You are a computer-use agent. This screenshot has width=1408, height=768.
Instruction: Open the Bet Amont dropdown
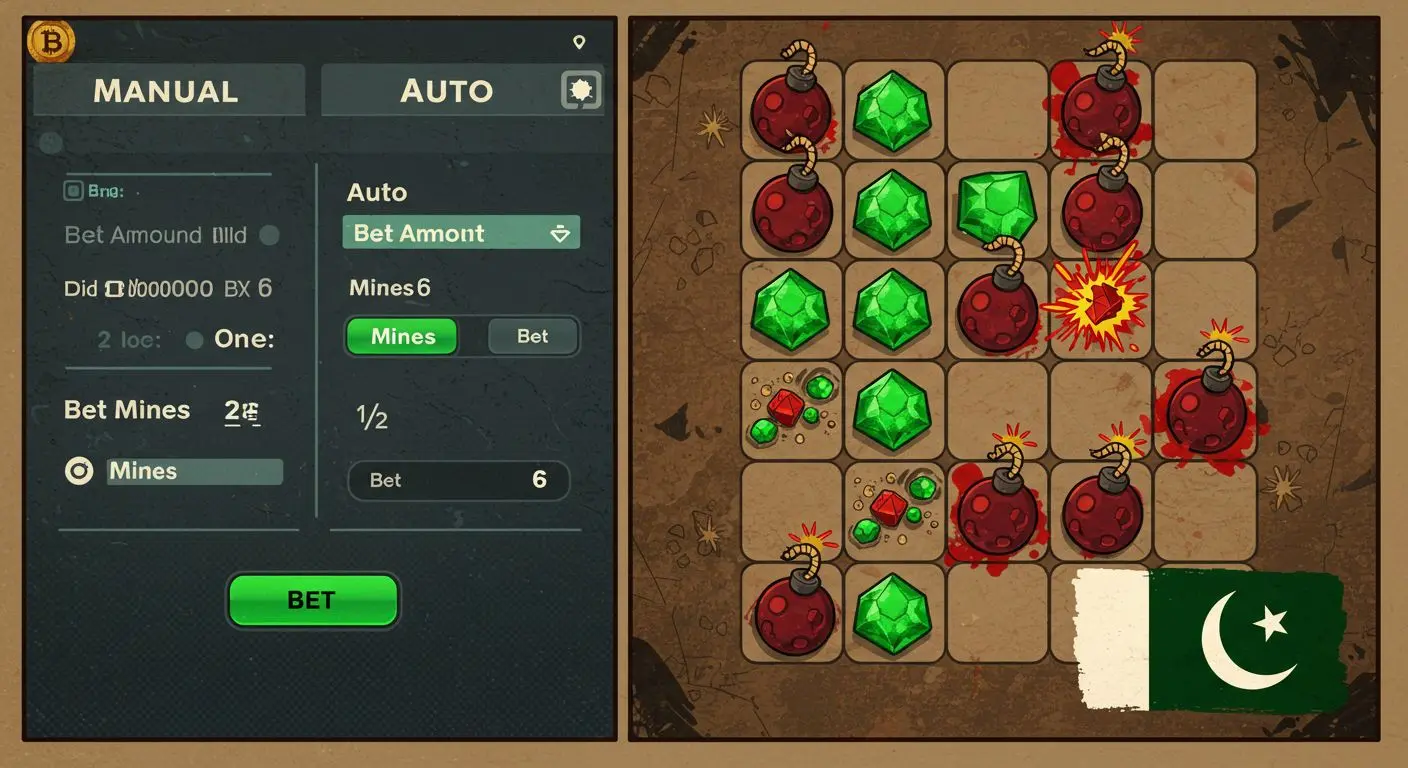(462, 233)
